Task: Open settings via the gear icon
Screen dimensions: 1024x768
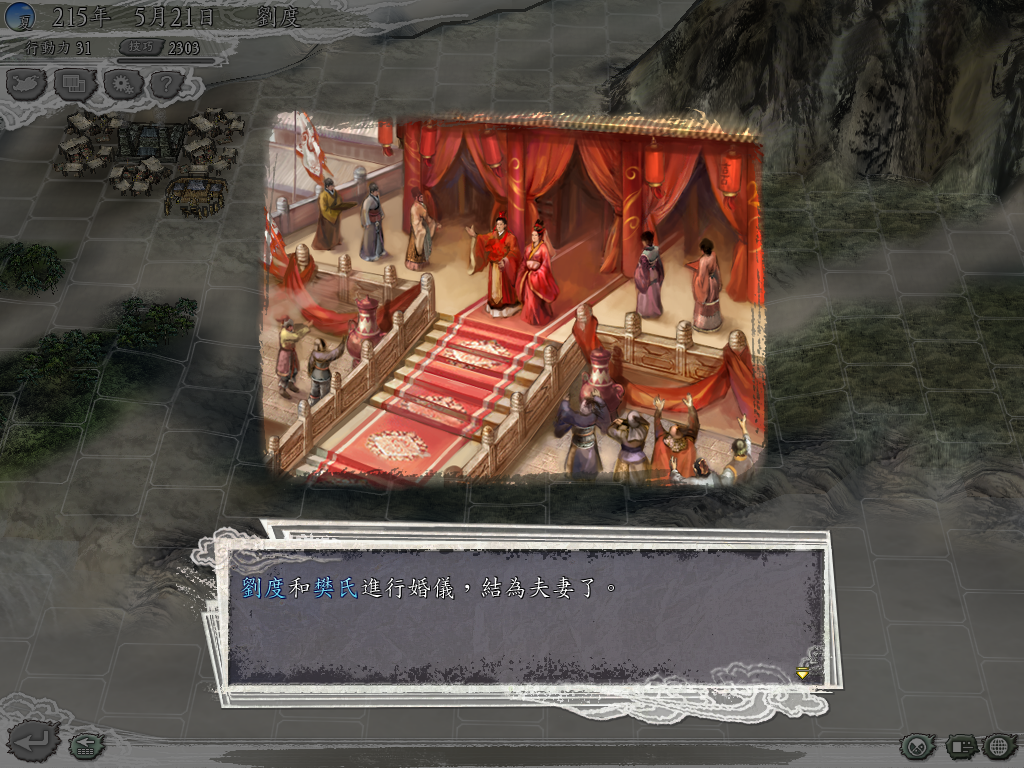Action: click(x=122, y=84)
